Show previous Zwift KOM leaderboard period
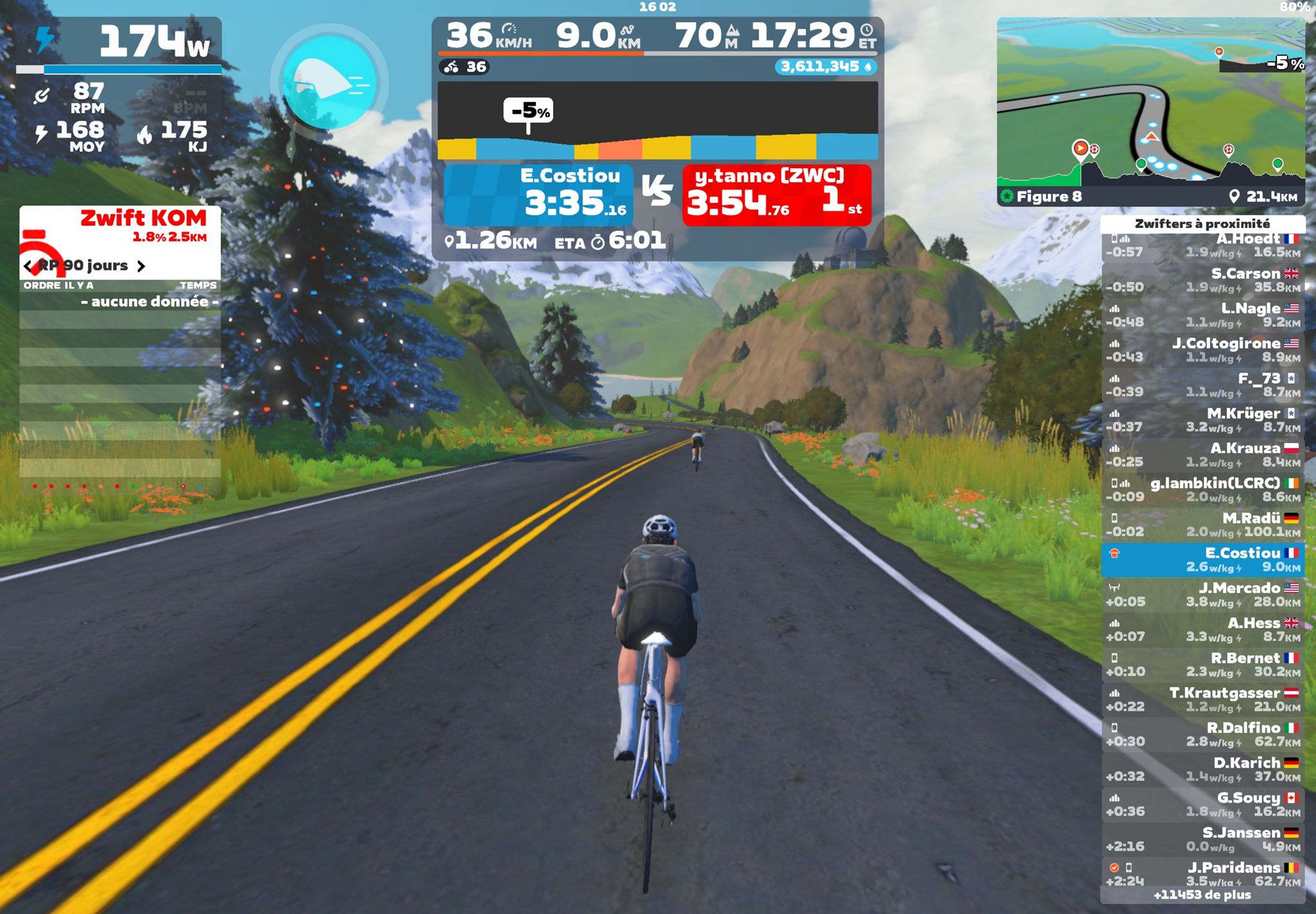 pos(28,266)
